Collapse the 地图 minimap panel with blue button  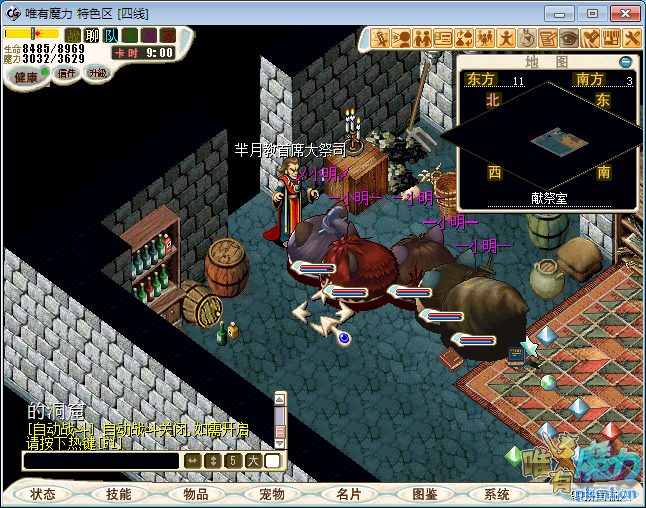[x=626, y=61]
